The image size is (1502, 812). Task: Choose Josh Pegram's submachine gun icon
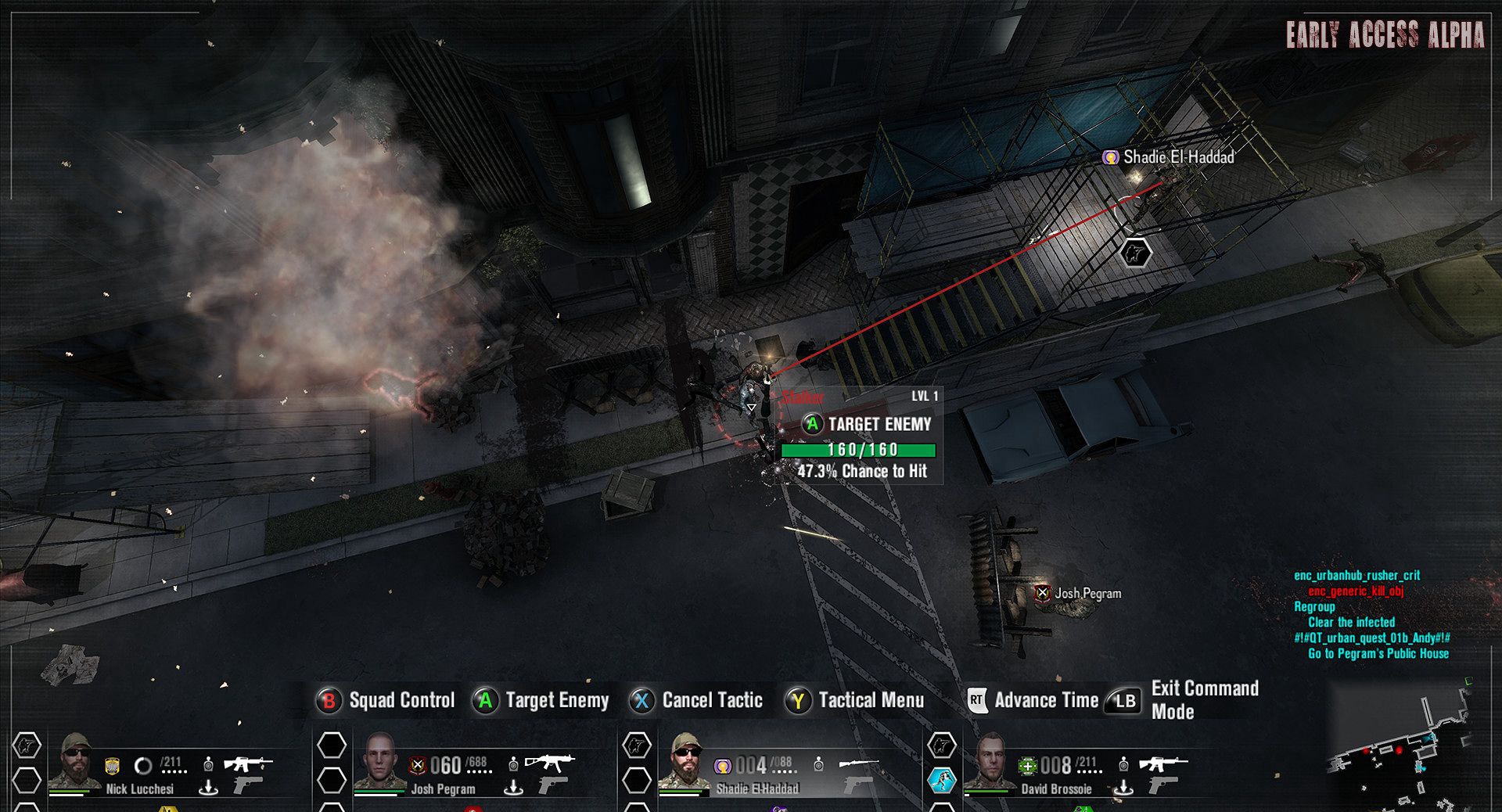click(549, 761)
